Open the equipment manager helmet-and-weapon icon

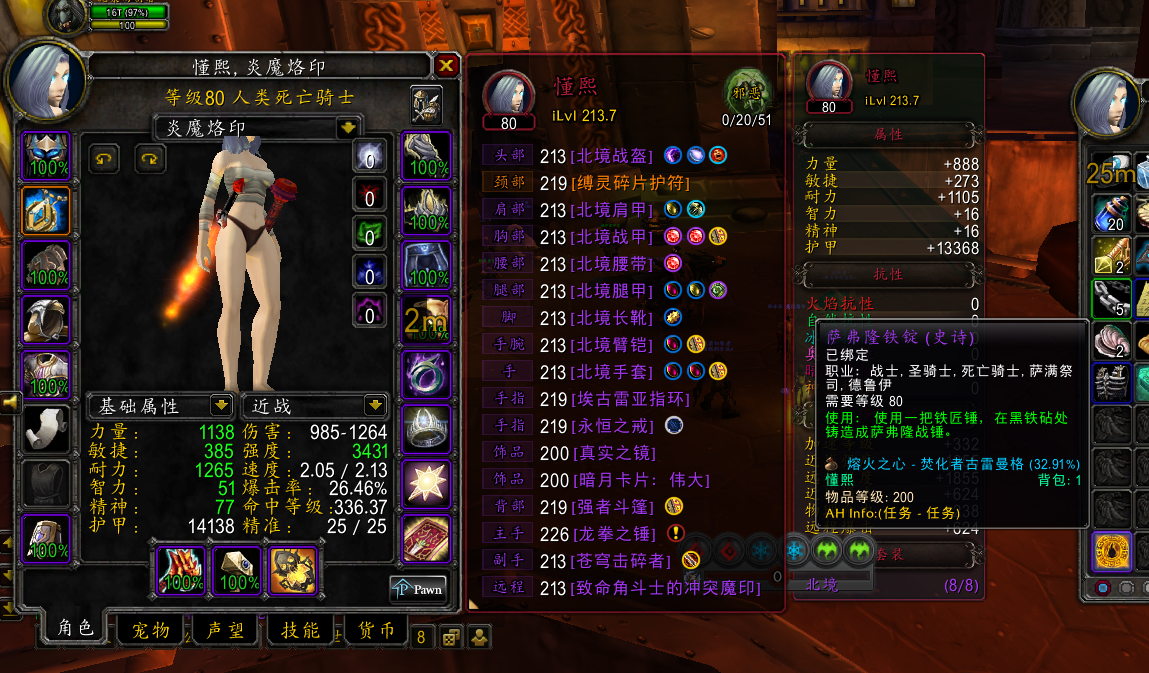[427, 104]
